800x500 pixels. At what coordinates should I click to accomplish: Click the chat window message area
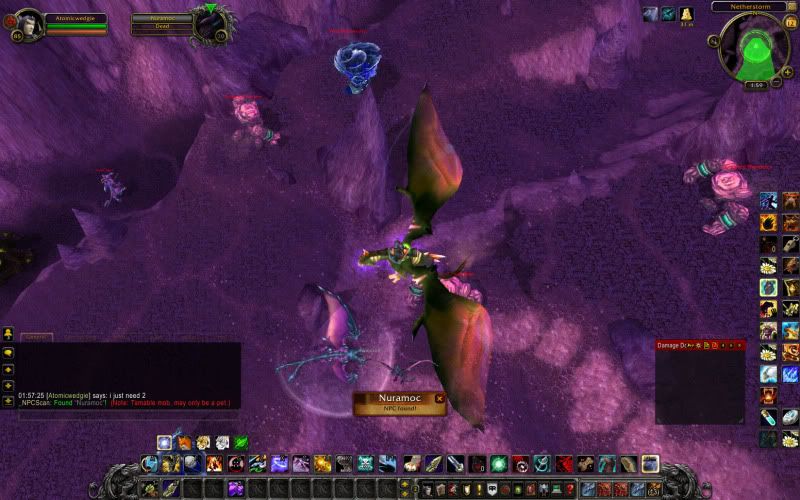128,375
